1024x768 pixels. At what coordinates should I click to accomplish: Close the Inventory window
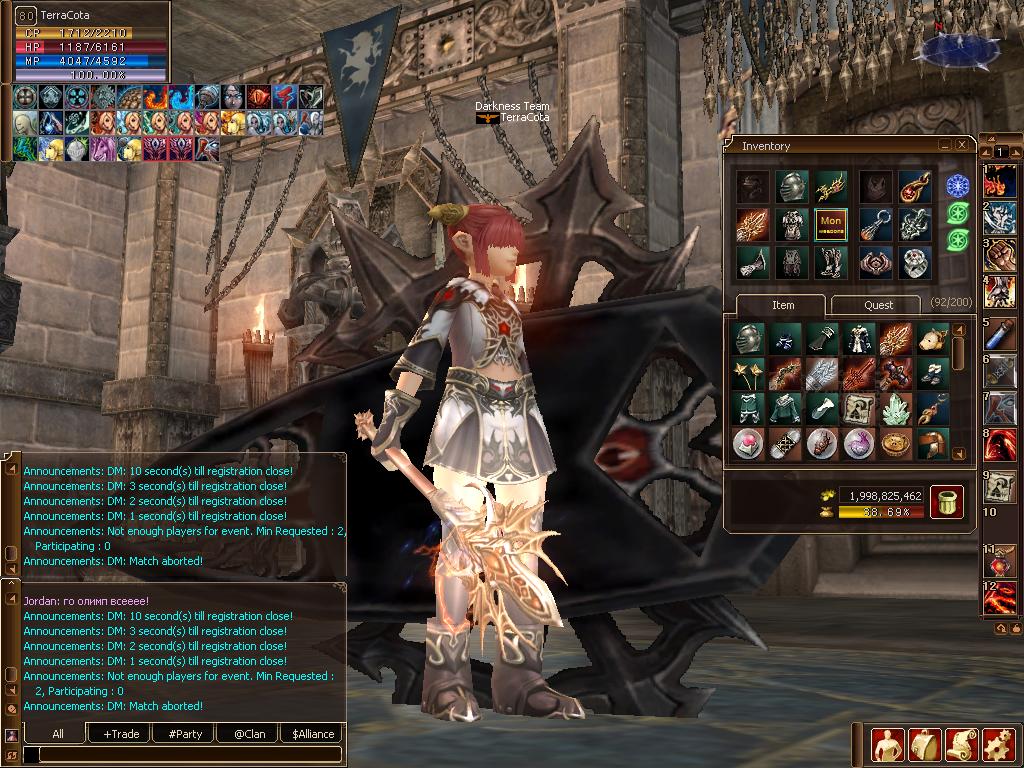tap(962, 145)
